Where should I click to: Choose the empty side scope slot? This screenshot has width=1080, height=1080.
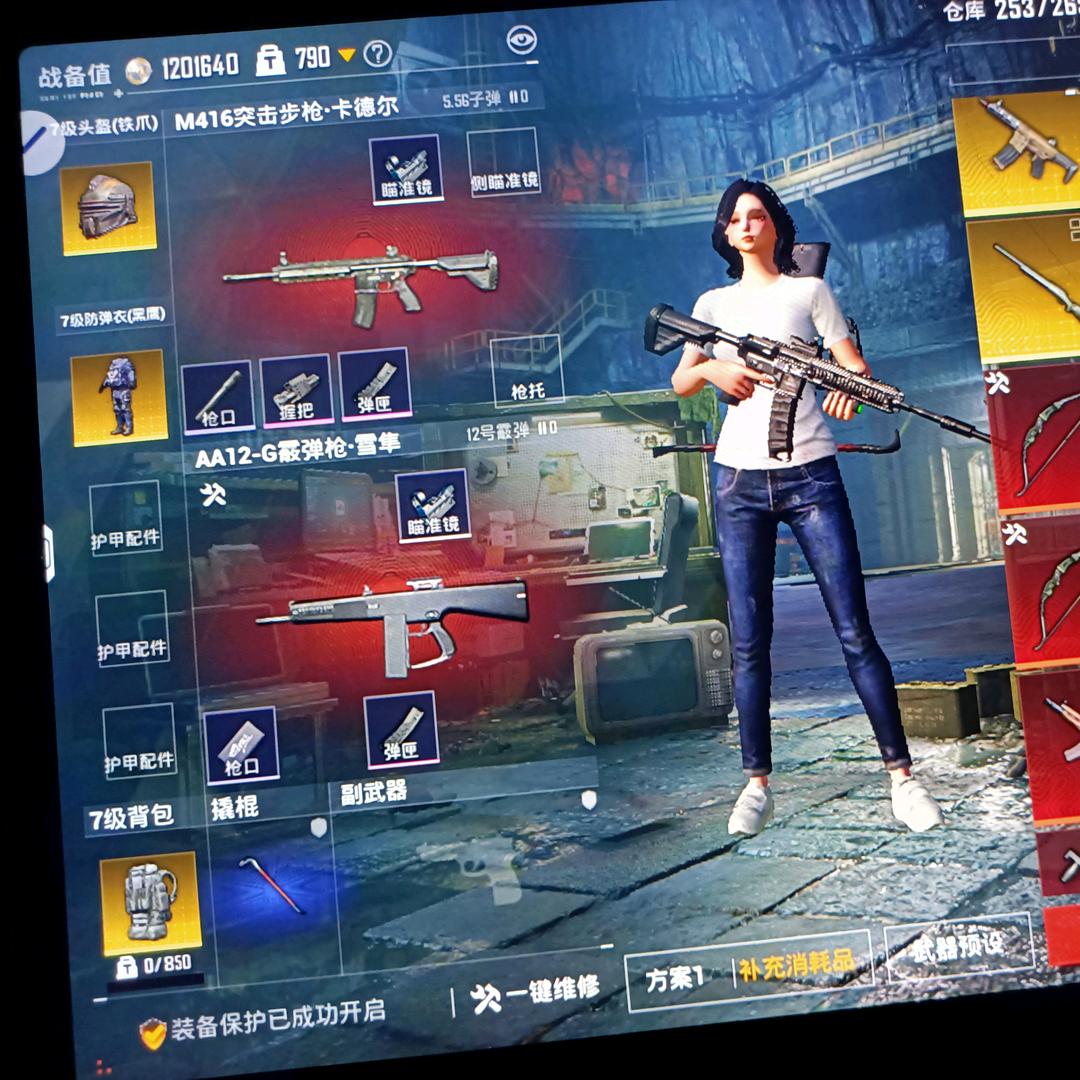click(x=504, y=162)
